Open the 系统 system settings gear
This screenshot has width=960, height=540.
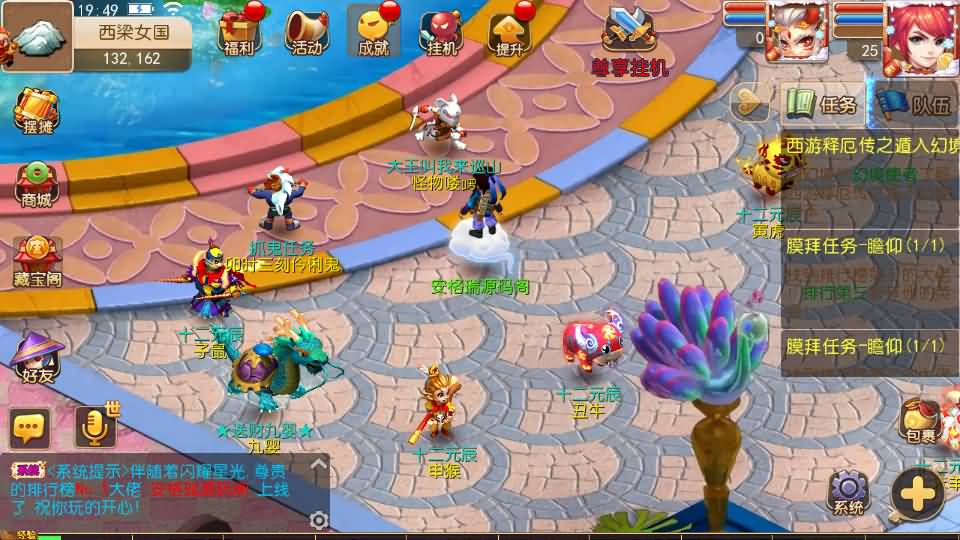[849, 491]
